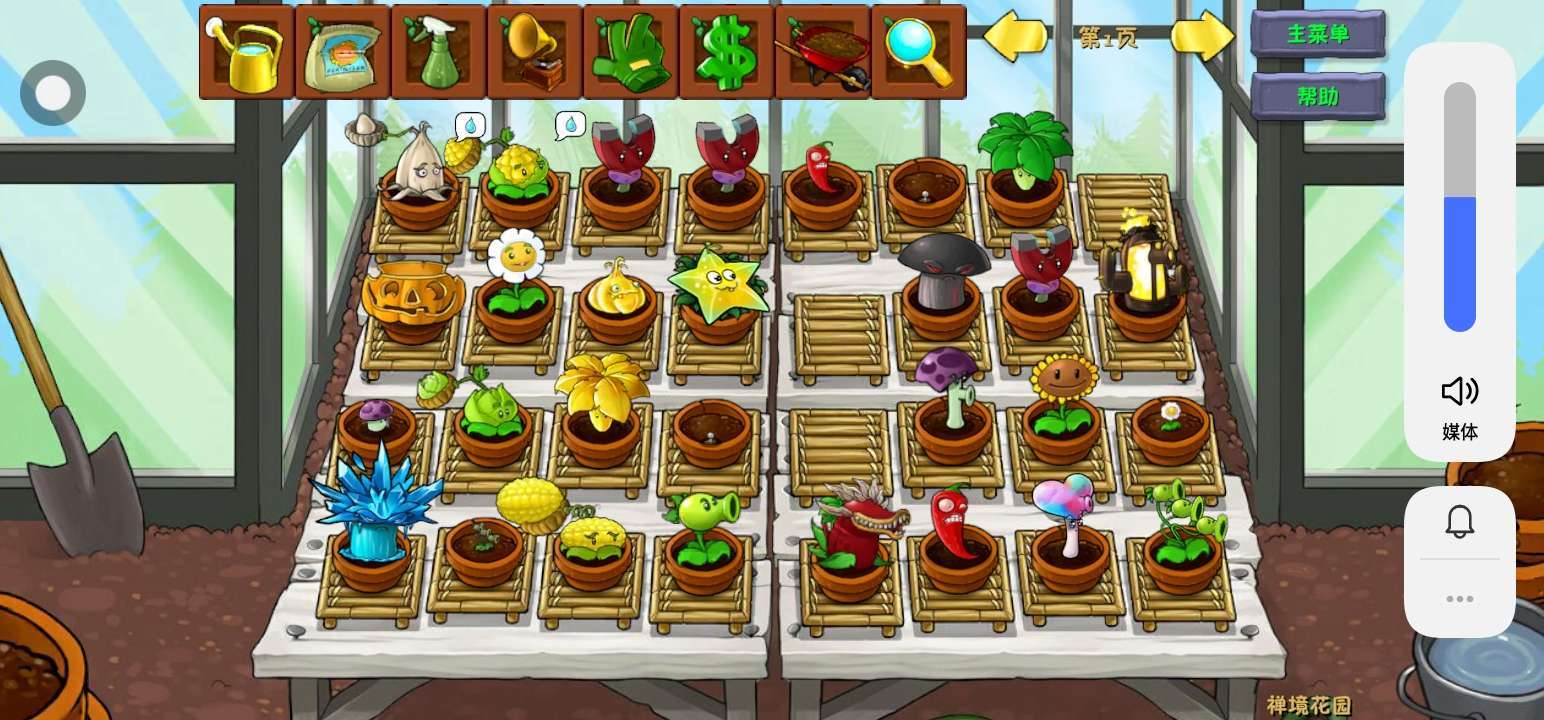Select the phonograph tool
This screenshot has width=1544, height=720.
point(534,52)
